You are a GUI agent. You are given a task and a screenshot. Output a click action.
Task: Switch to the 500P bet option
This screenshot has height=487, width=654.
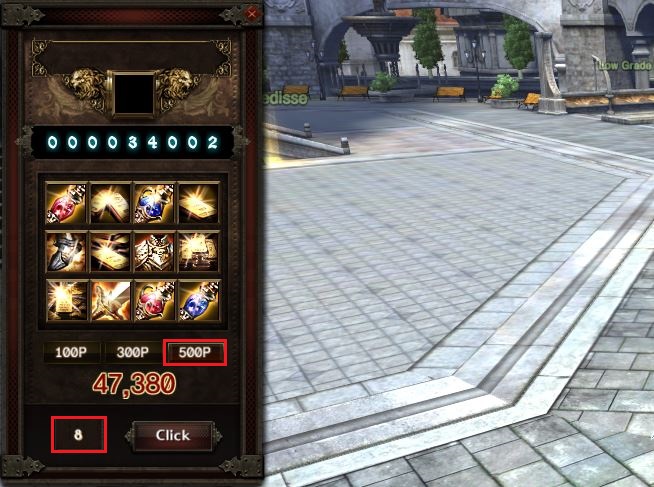[x=194, y=353]
